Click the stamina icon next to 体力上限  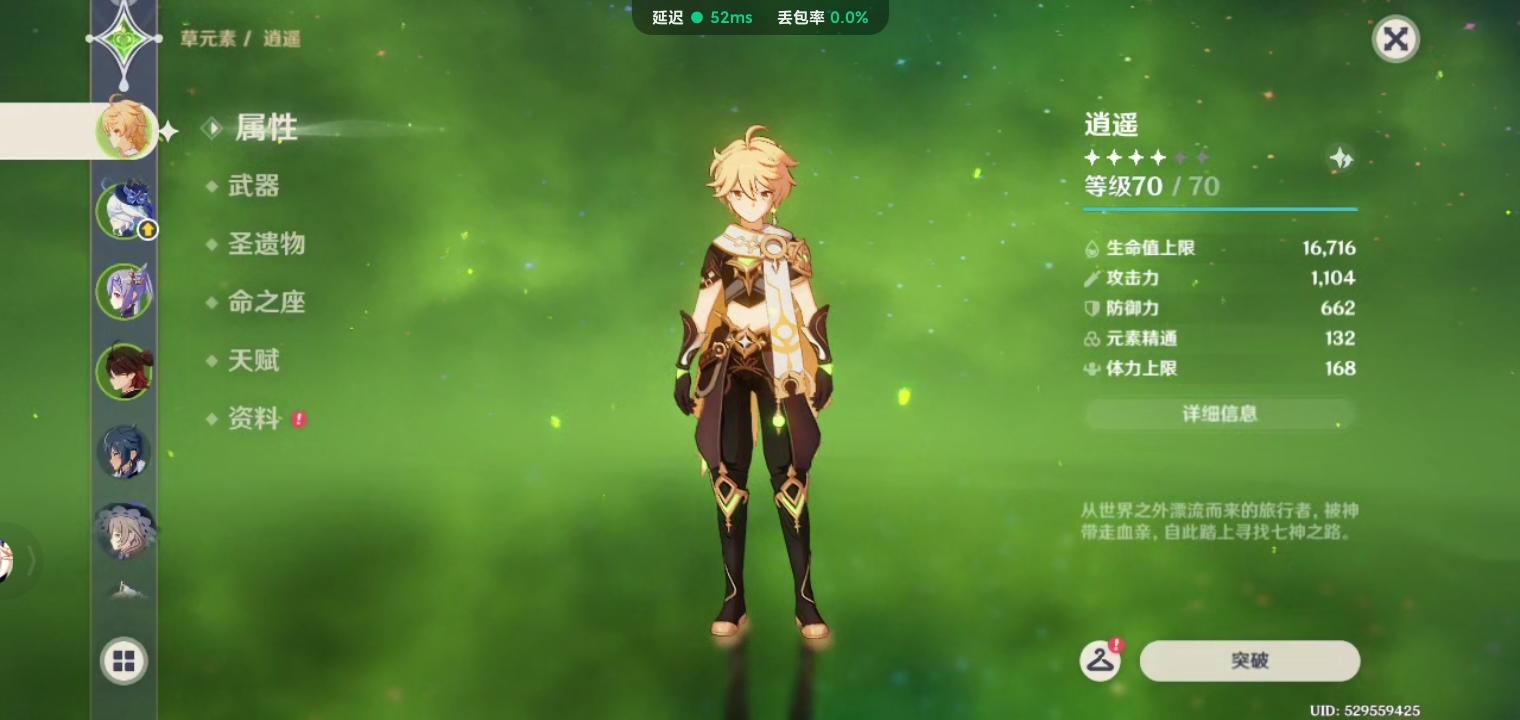coord(1092,368)
